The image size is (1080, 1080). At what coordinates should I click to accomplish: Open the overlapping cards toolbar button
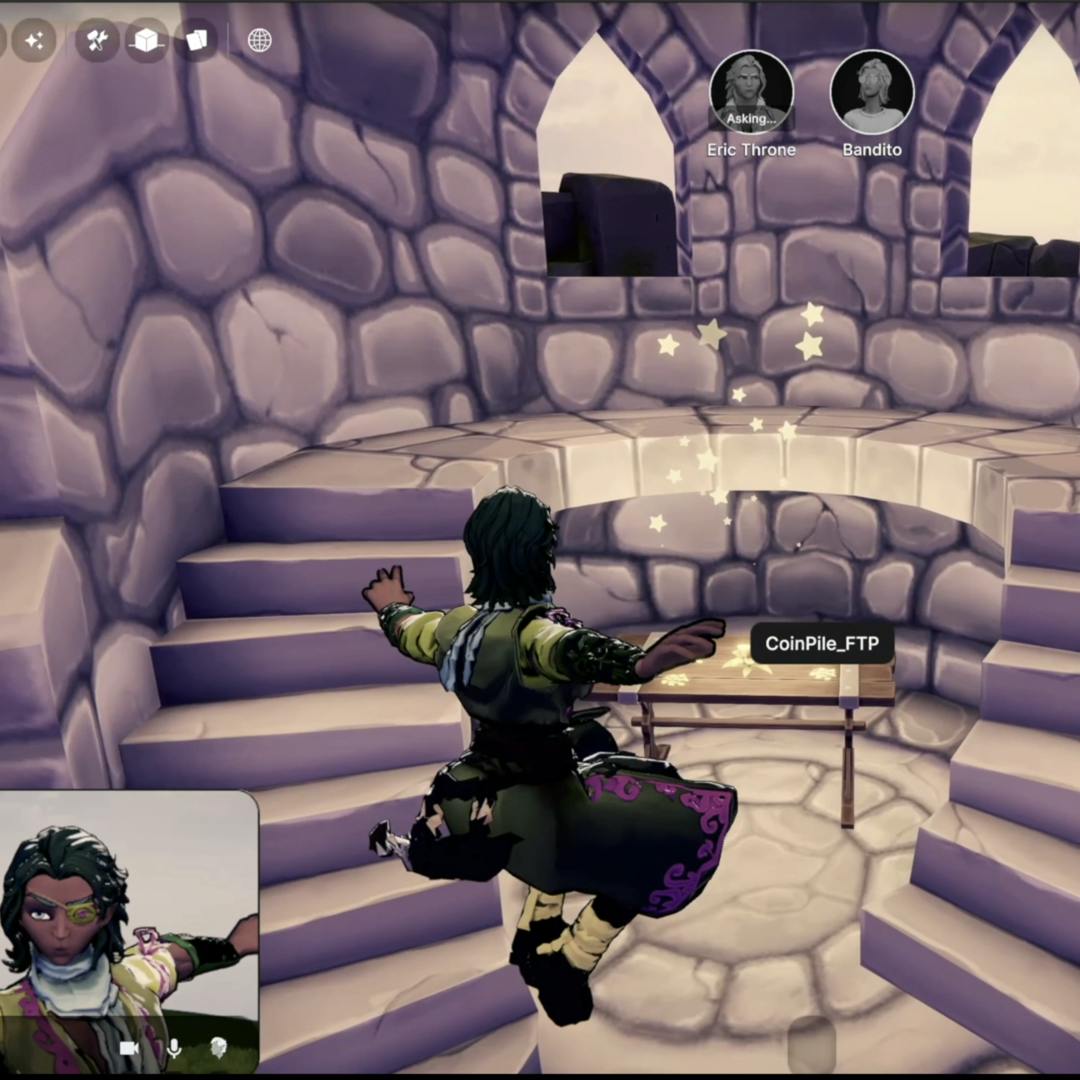pyautogui.click(x=196, y=41)
